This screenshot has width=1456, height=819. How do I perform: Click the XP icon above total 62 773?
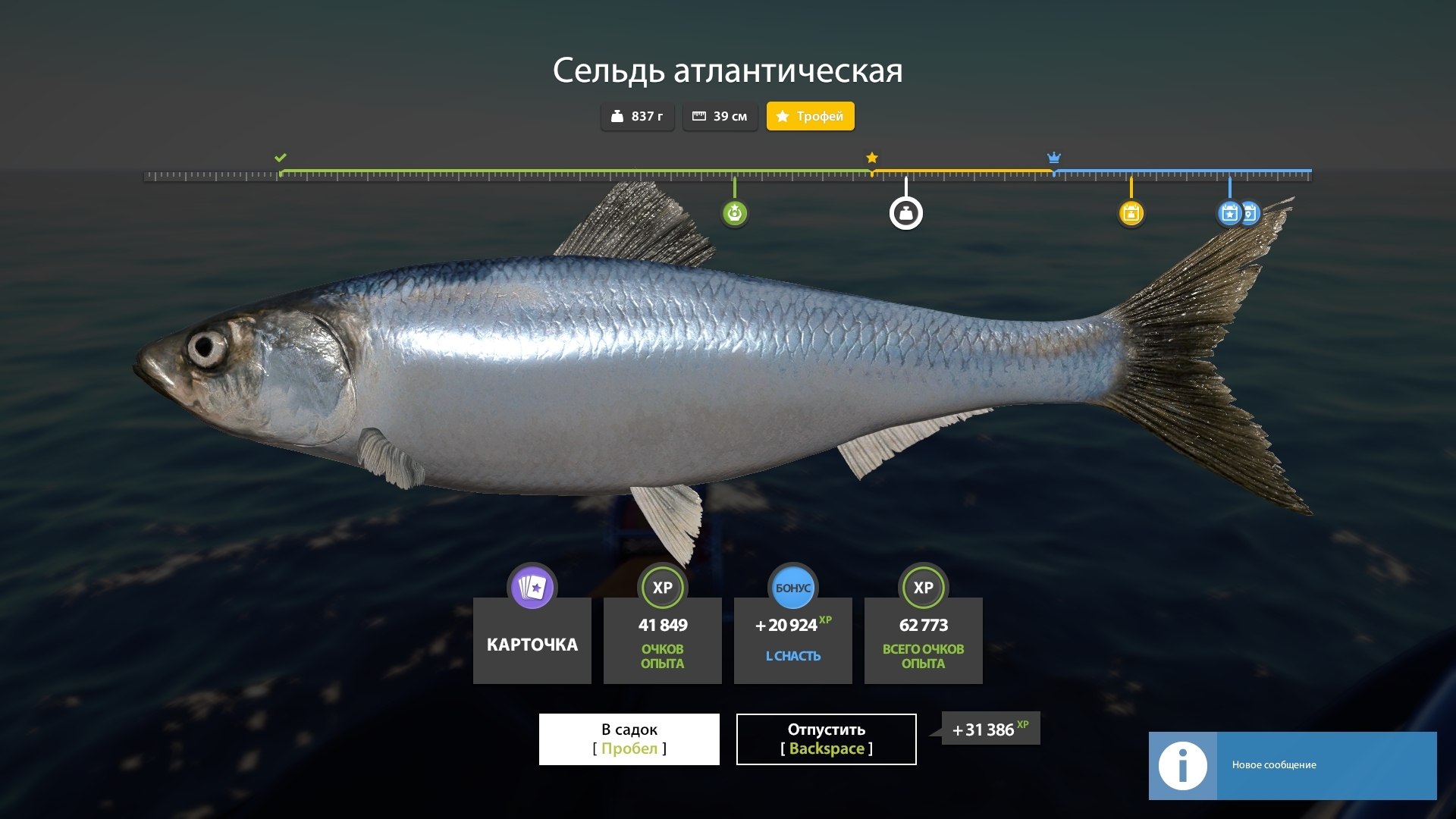pyautogui.click(x=923, y=587)
